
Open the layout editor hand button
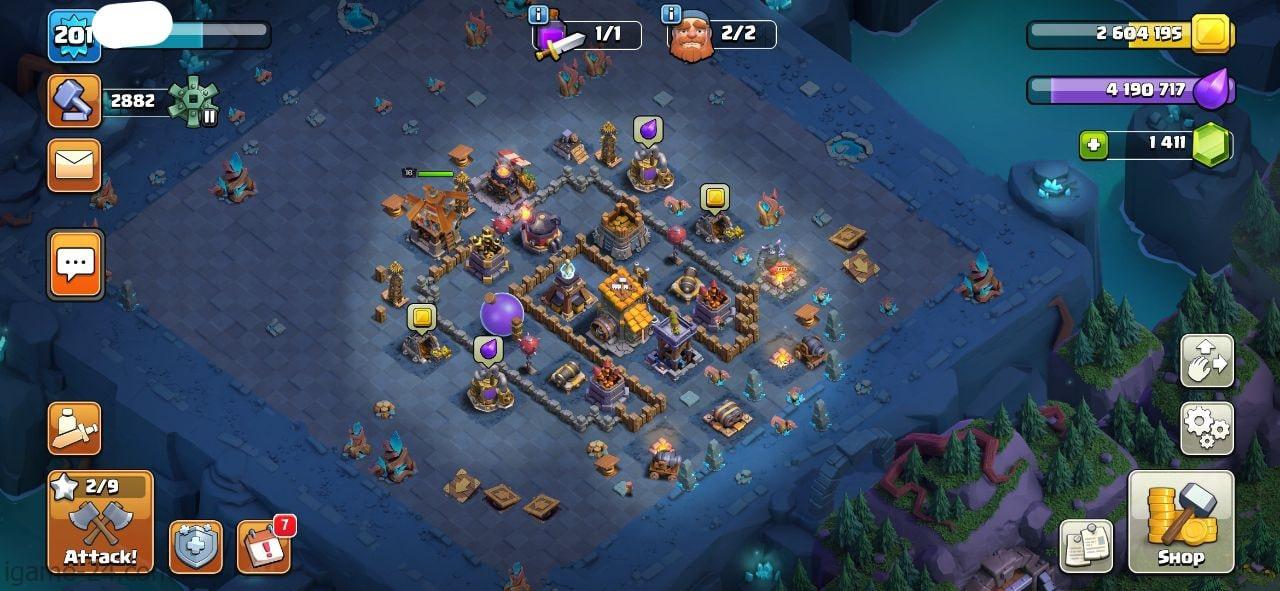coord(1207,361)
